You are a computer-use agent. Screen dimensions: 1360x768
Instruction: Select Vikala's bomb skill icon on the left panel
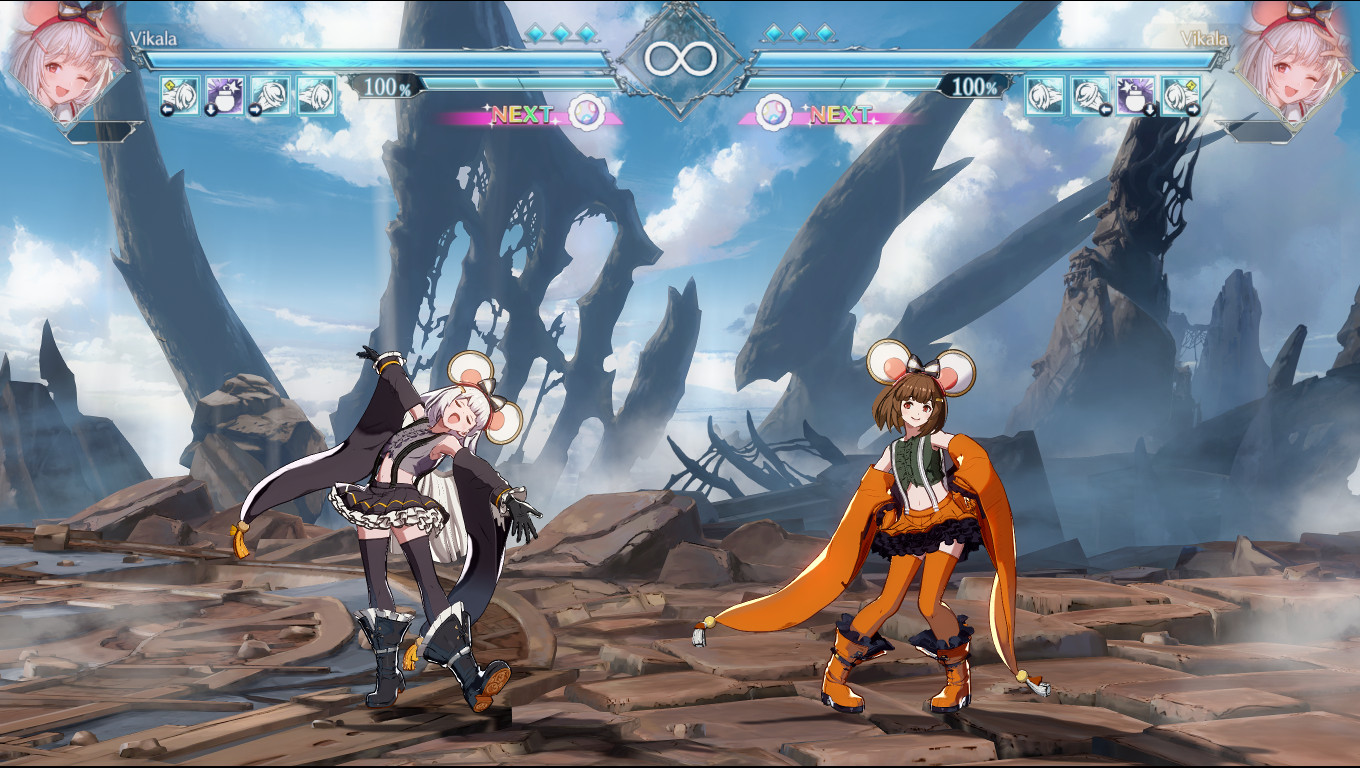225,96
